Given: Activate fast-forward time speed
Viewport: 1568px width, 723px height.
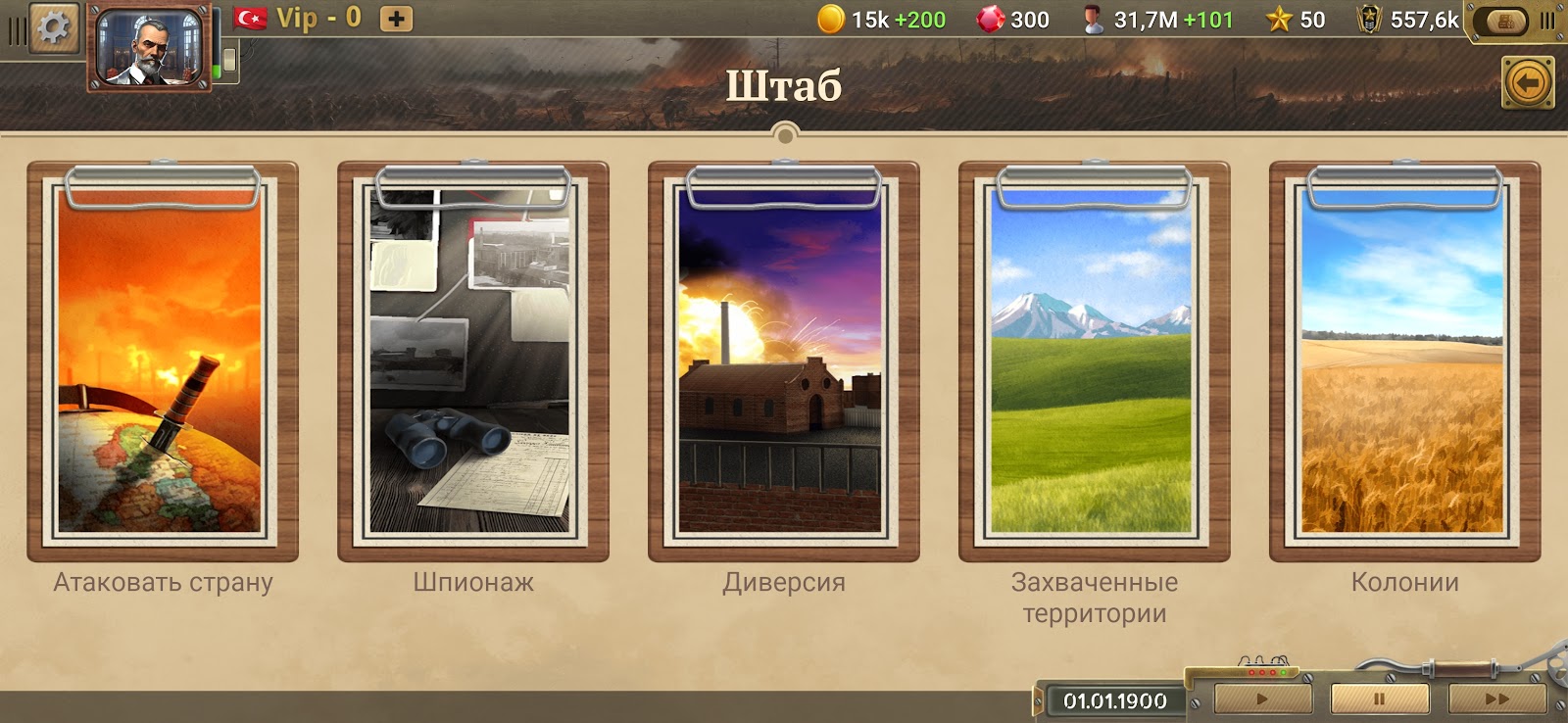Looking at the screenshot, I should coord(1496,699).
